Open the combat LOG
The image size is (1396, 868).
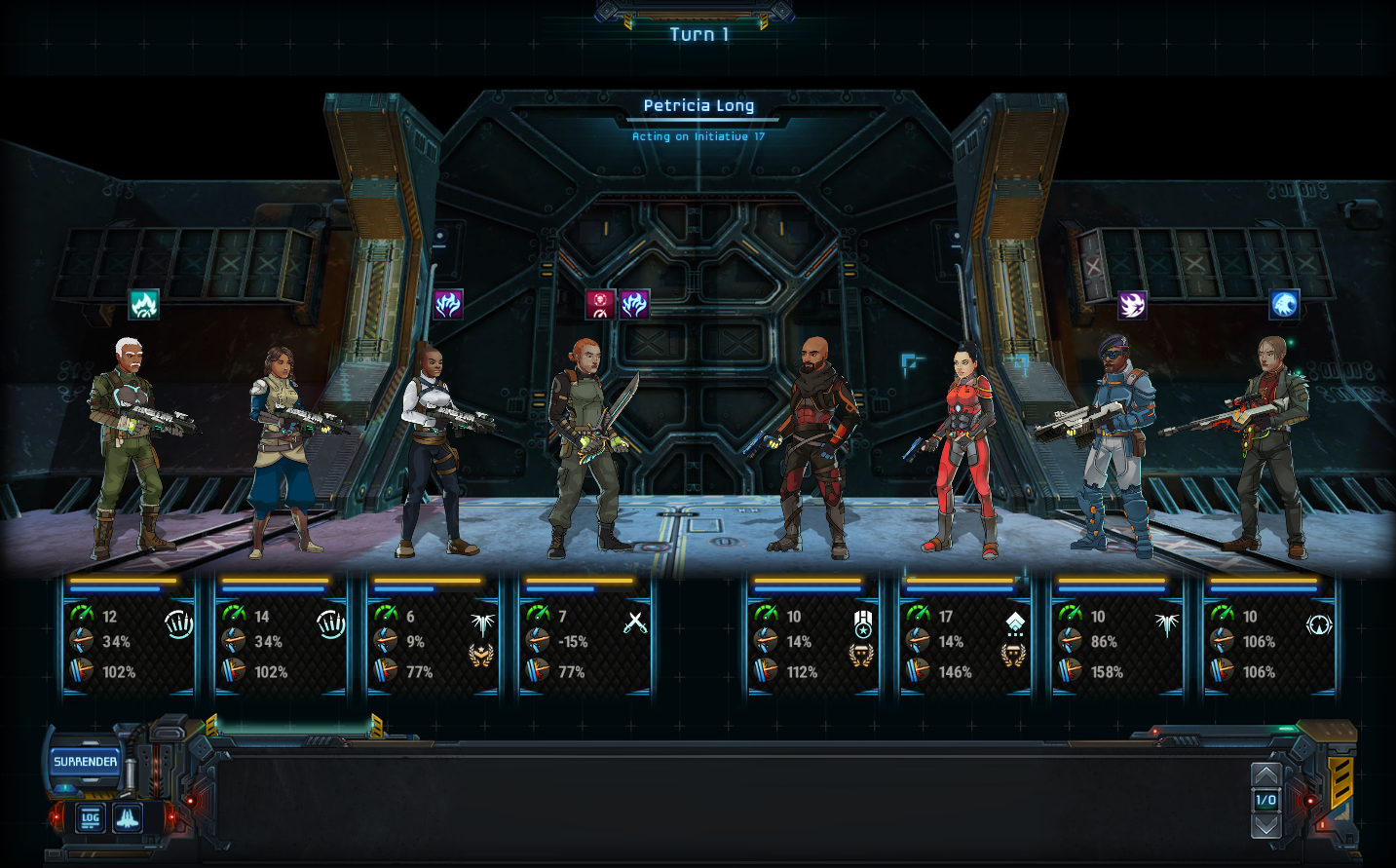(x=91, y=818)
